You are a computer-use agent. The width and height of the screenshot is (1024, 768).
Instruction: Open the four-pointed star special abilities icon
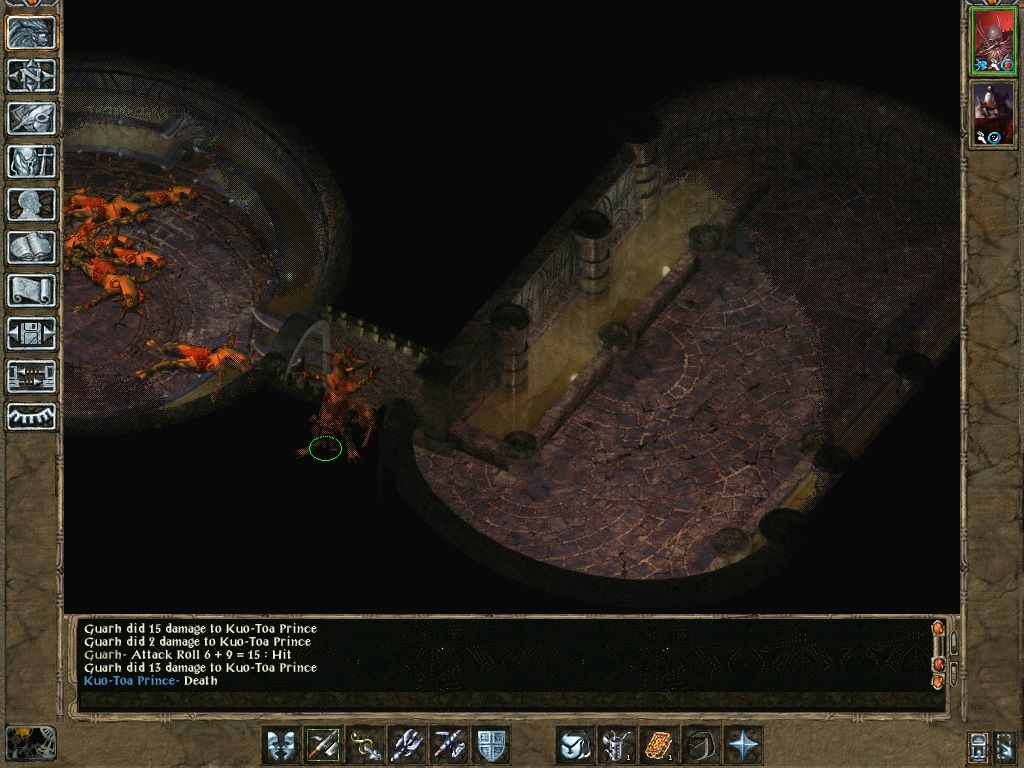coord(743,745)
